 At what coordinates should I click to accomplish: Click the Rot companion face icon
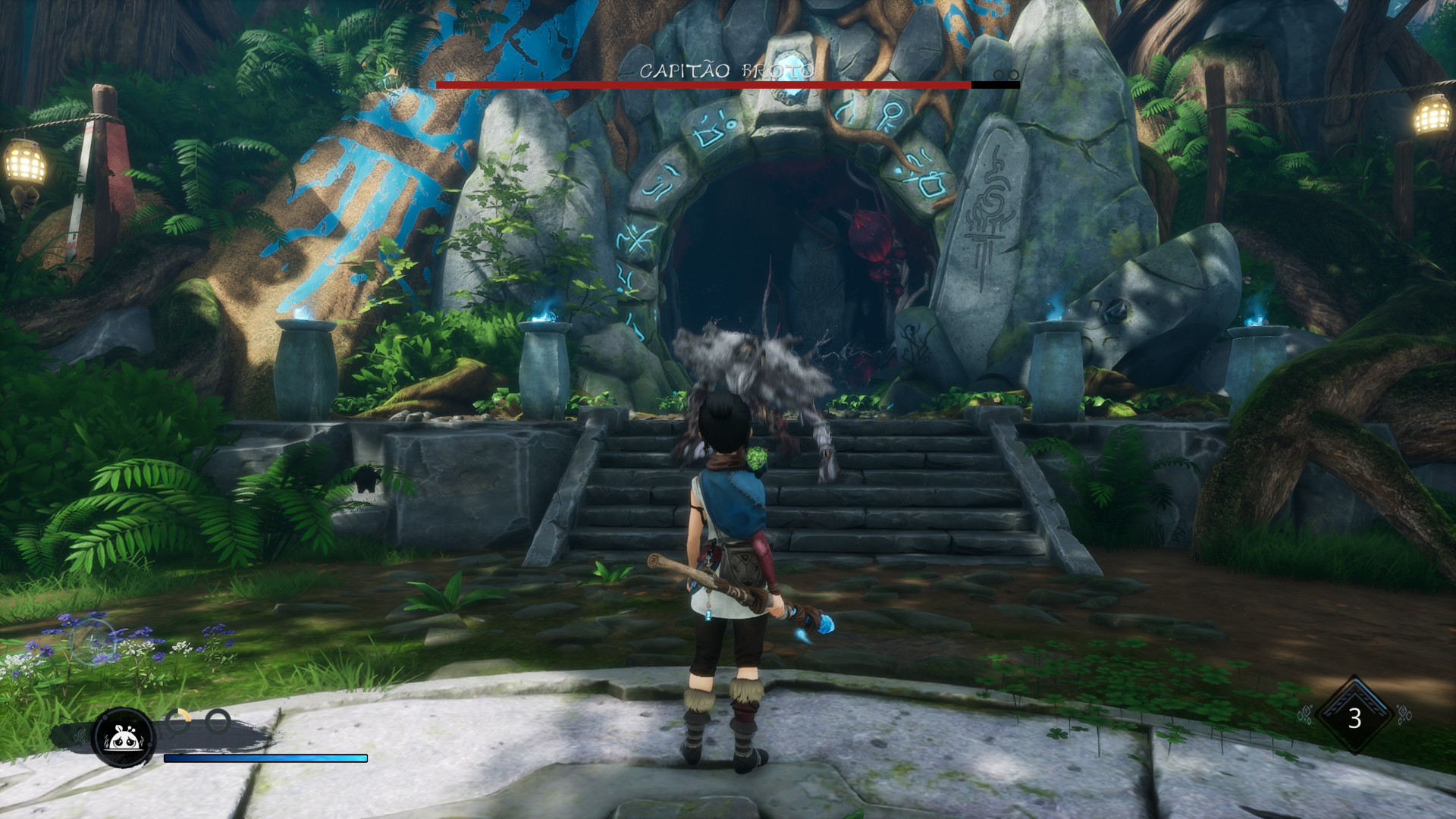[x=124, y=737]
